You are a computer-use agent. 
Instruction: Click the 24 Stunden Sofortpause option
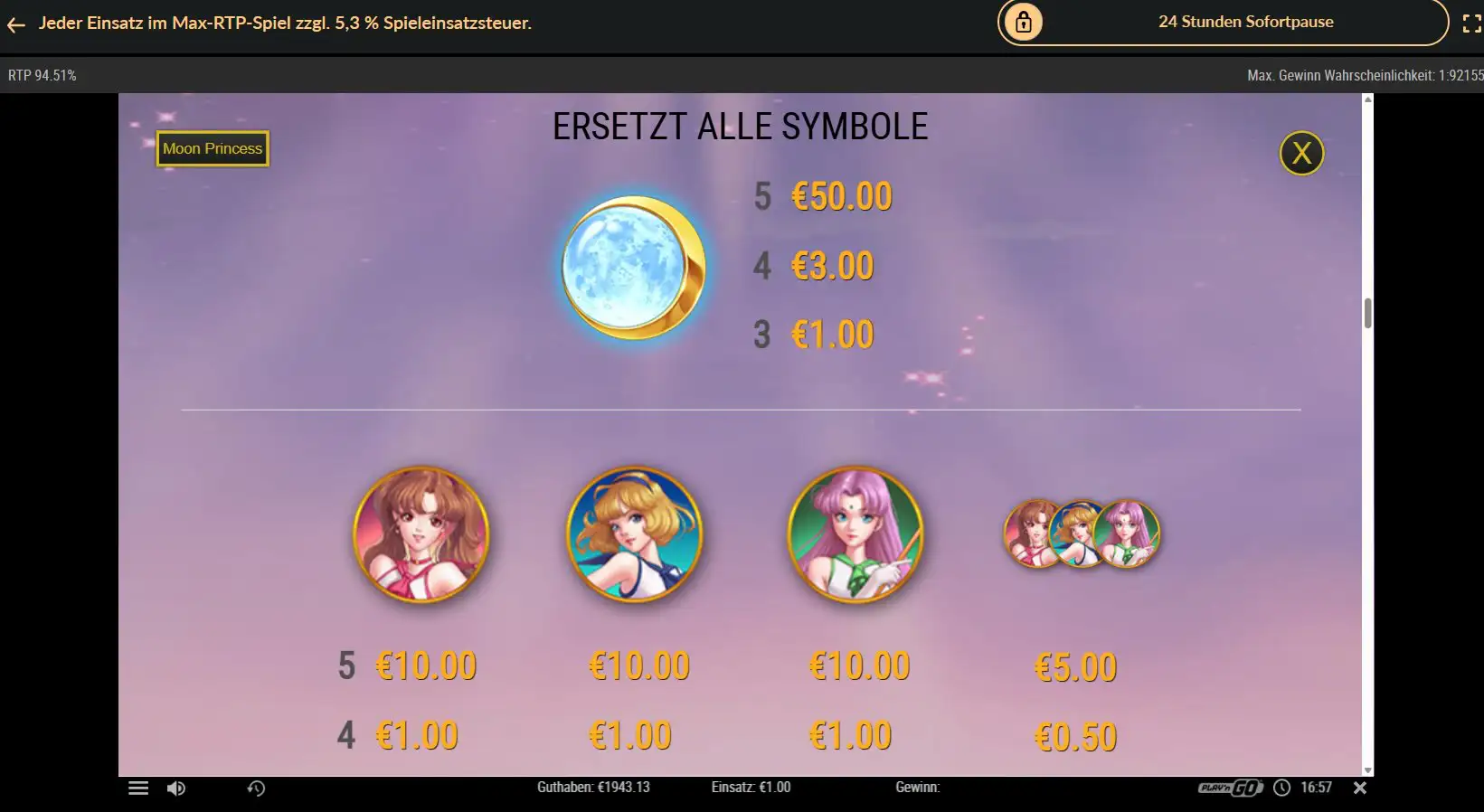coord(1245,22)
